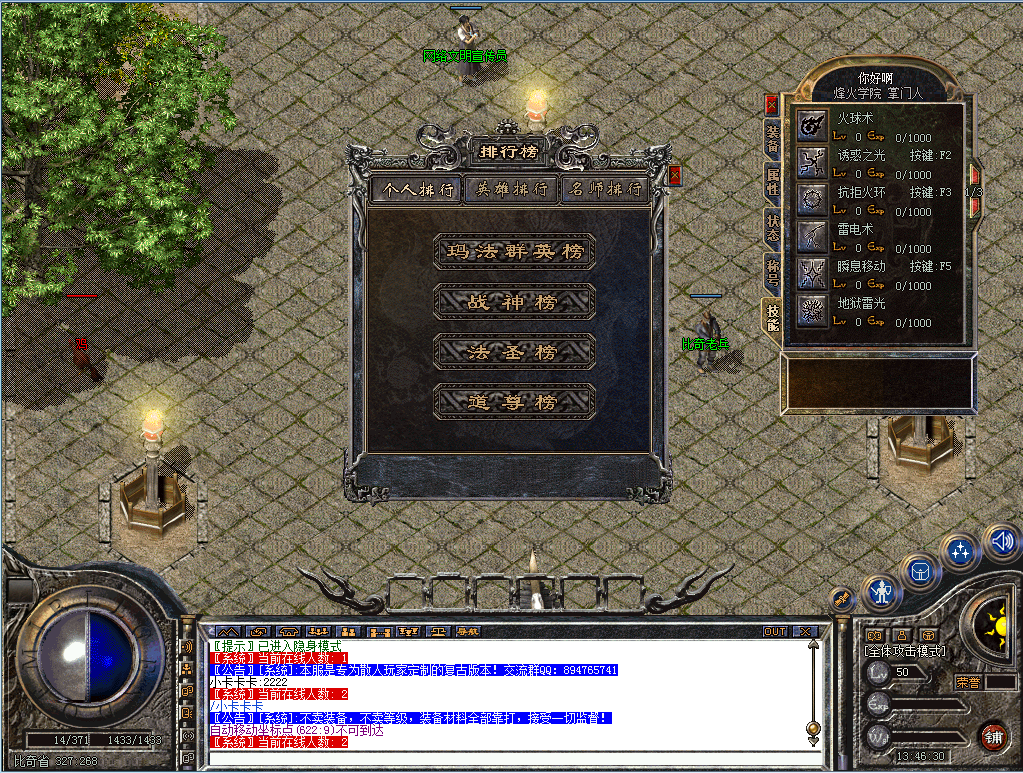Switch to the 属性 attributes tab
This screenshot has height=773, width=1023.
click(772, 182)
